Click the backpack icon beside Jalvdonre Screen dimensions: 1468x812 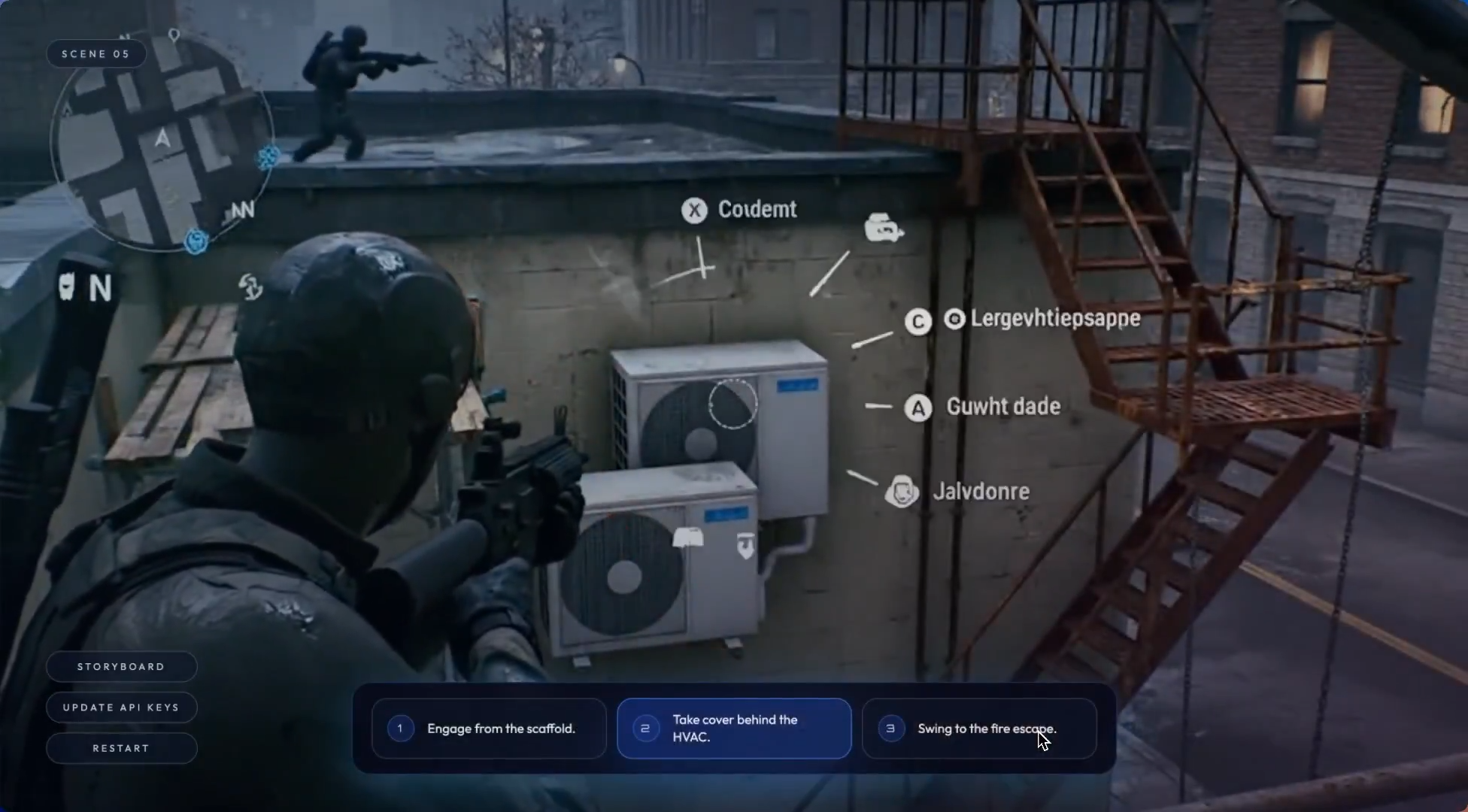click(x=902, y=491)
